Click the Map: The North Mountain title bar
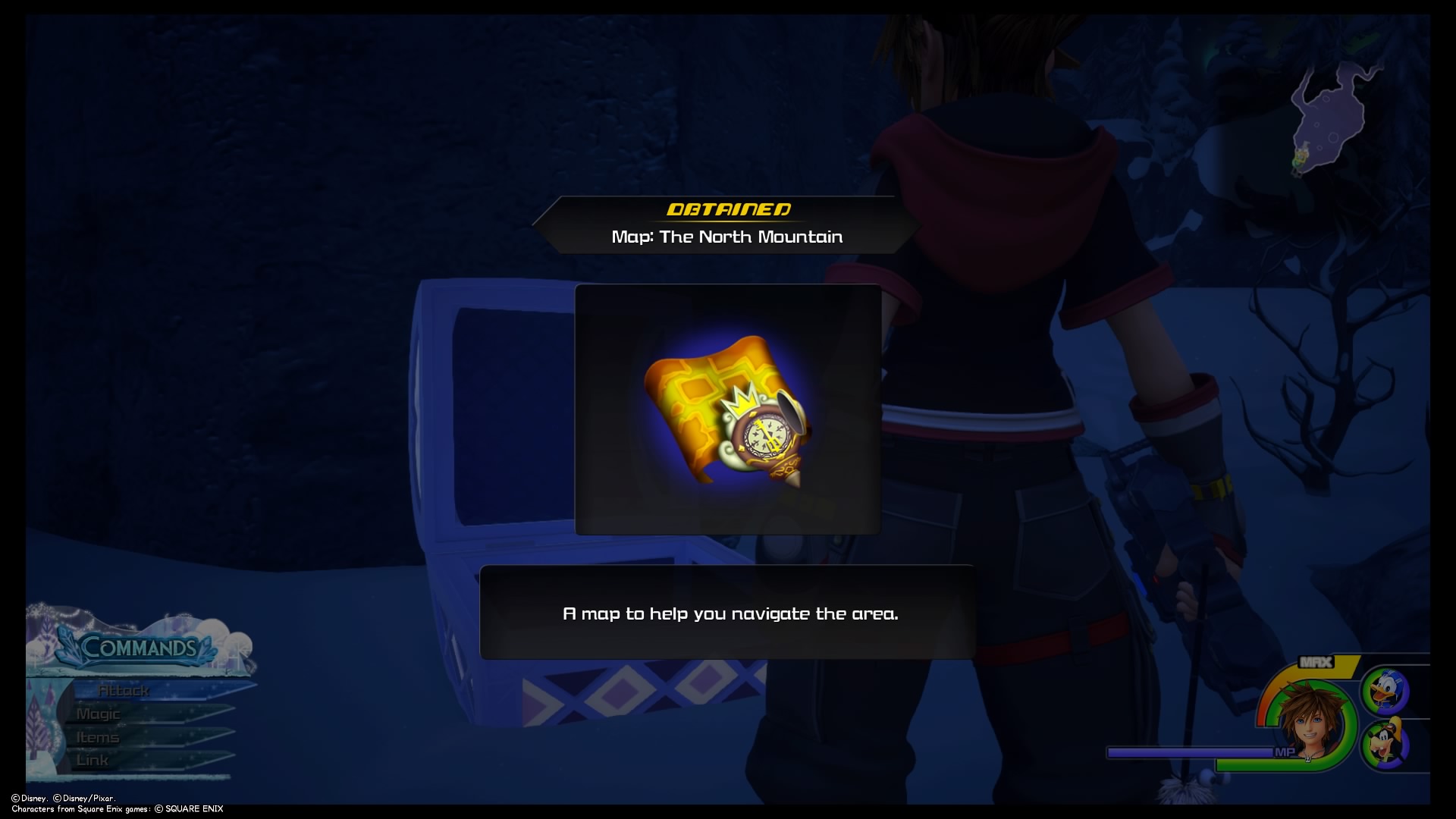Screen dimensions: 1456x819 coord(727,236)
